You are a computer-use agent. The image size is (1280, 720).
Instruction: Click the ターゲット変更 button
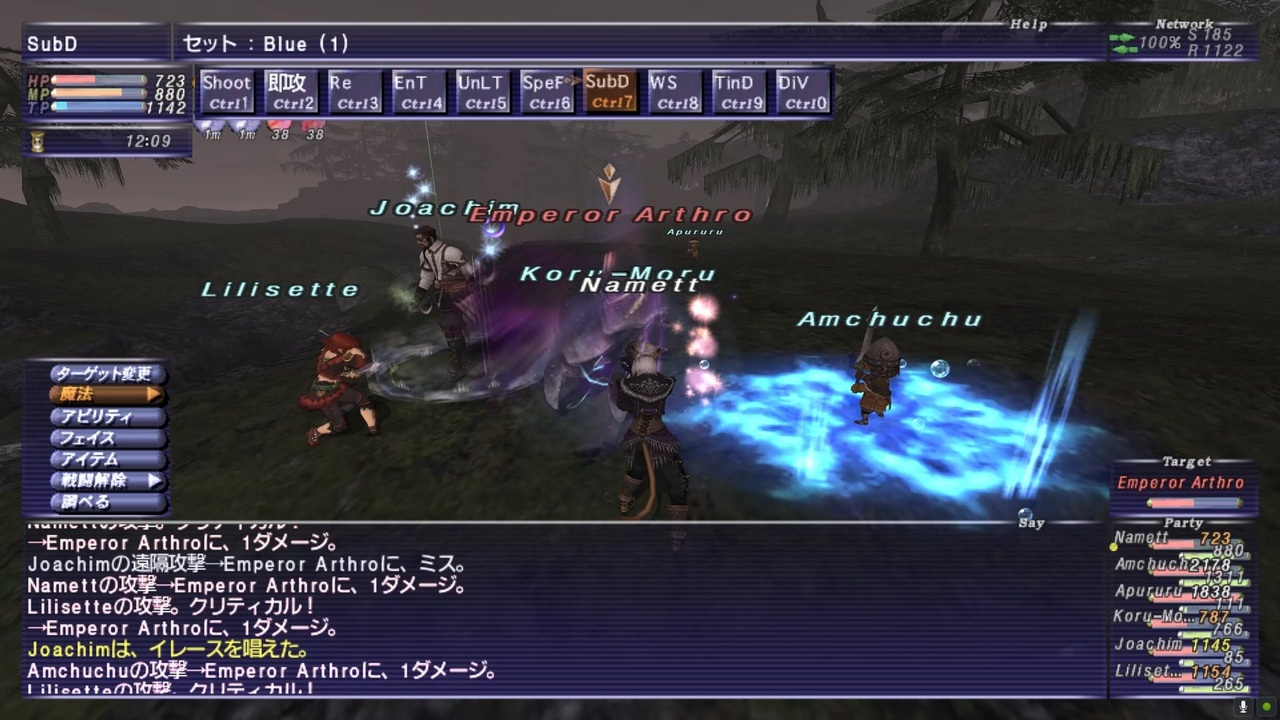[105, 373]
